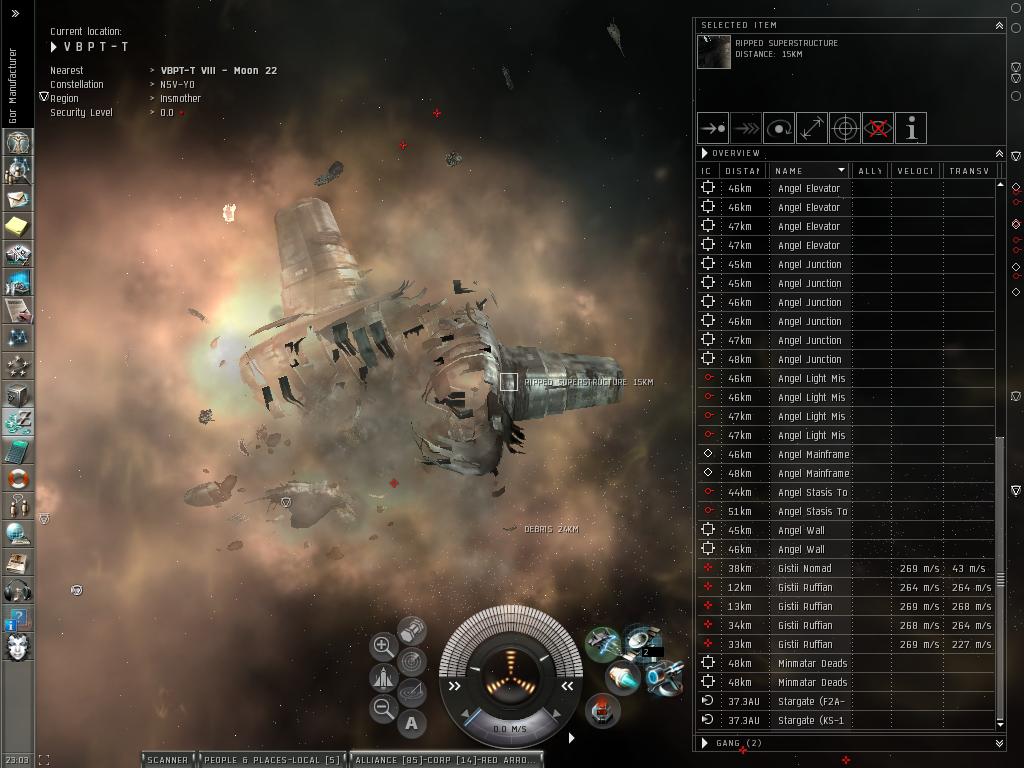The width and height of the screenshot is (1024, 768).
Task: Click the red-crossed eye look-at button
Action: coord(878,128)
